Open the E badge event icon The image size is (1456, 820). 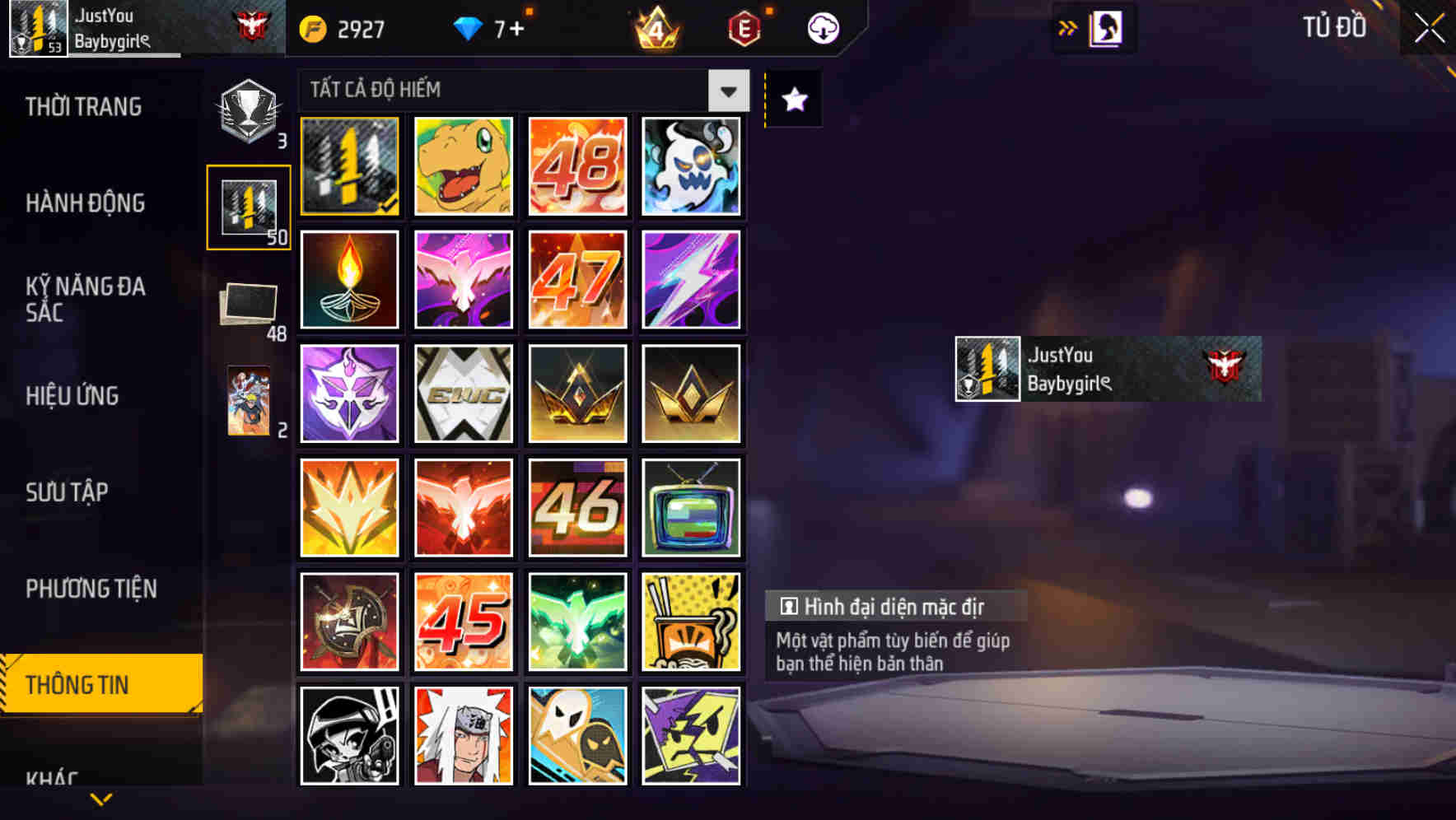[744, 27]
